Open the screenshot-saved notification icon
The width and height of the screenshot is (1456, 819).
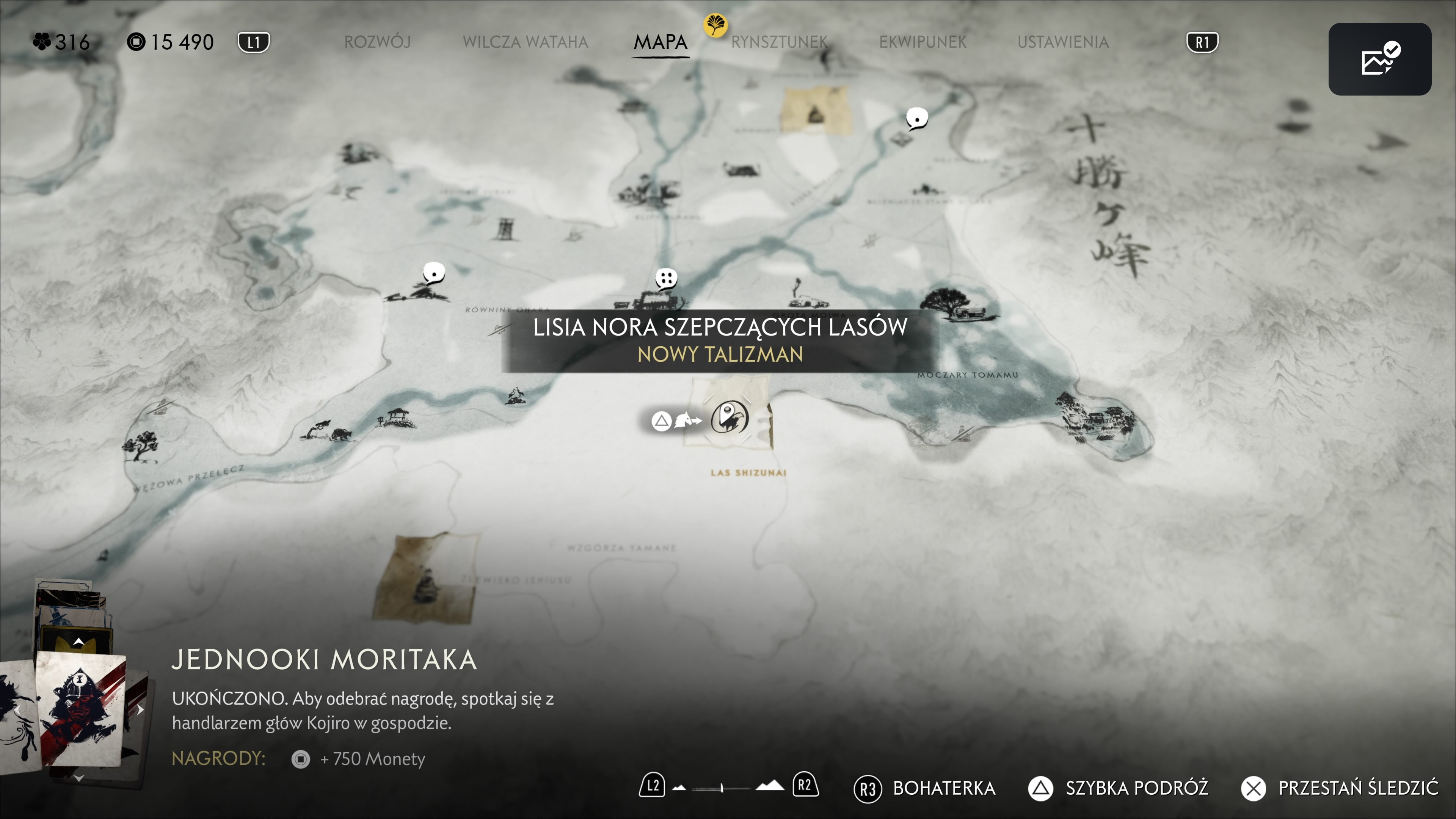pyautogui.click(x=1379, y=59)
